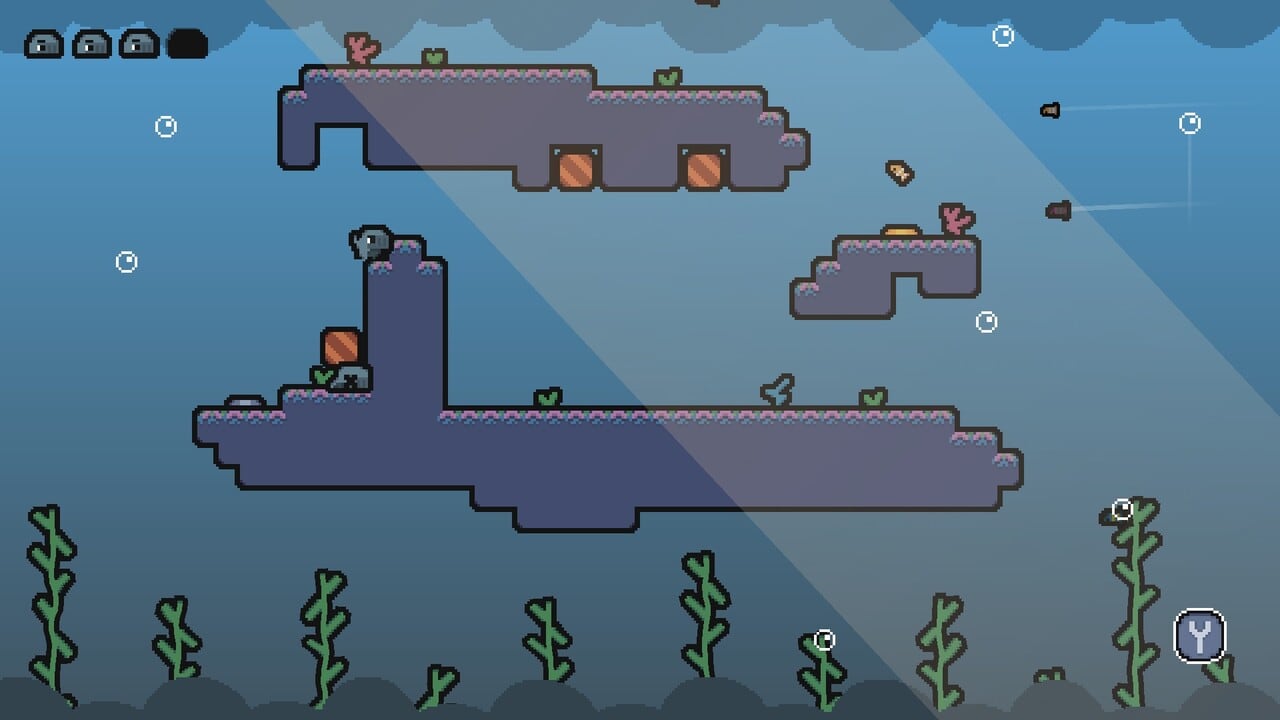Select the pink coral on the right small platform
The image size is (1280, 720).
(953, 222)
